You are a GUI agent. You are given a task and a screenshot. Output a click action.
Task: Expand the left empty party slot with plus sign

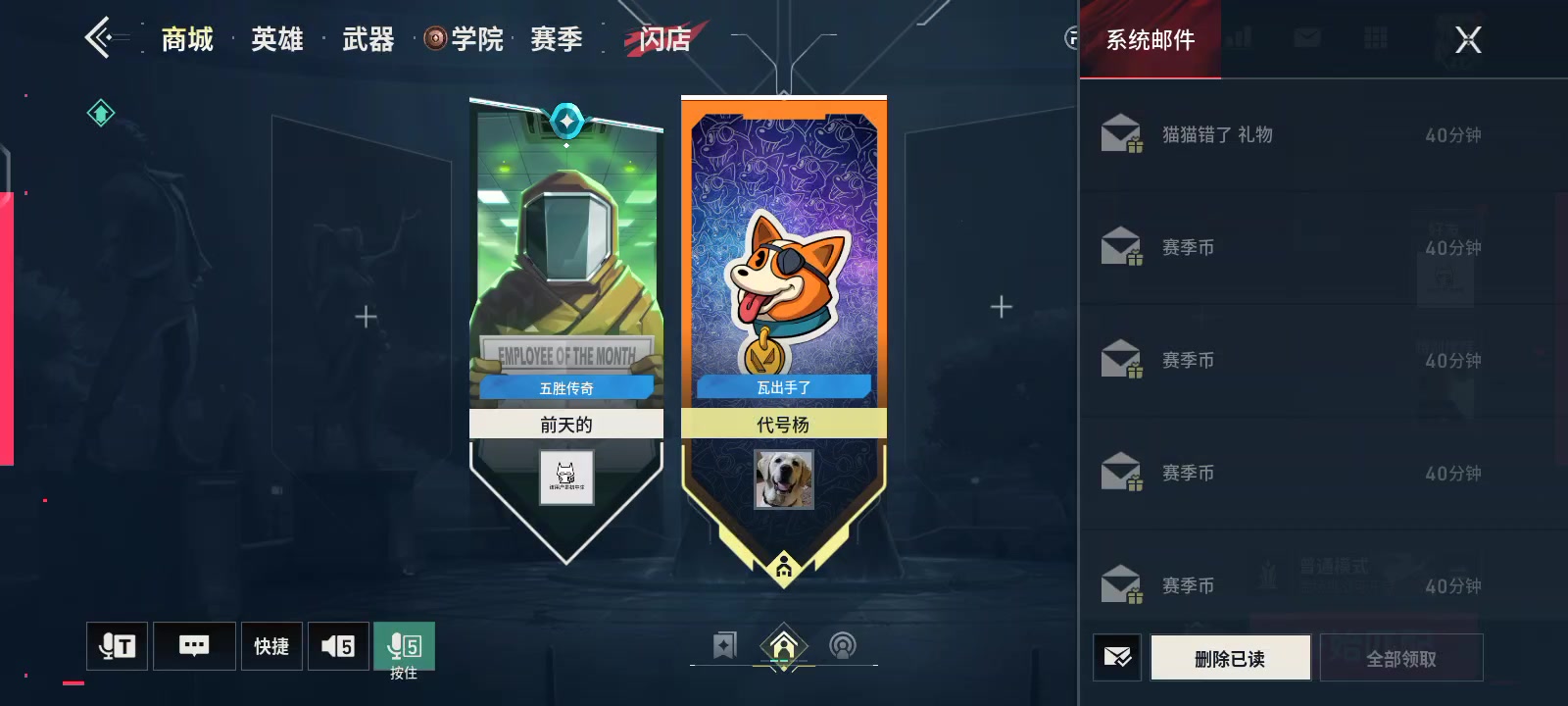click(365, 316)
